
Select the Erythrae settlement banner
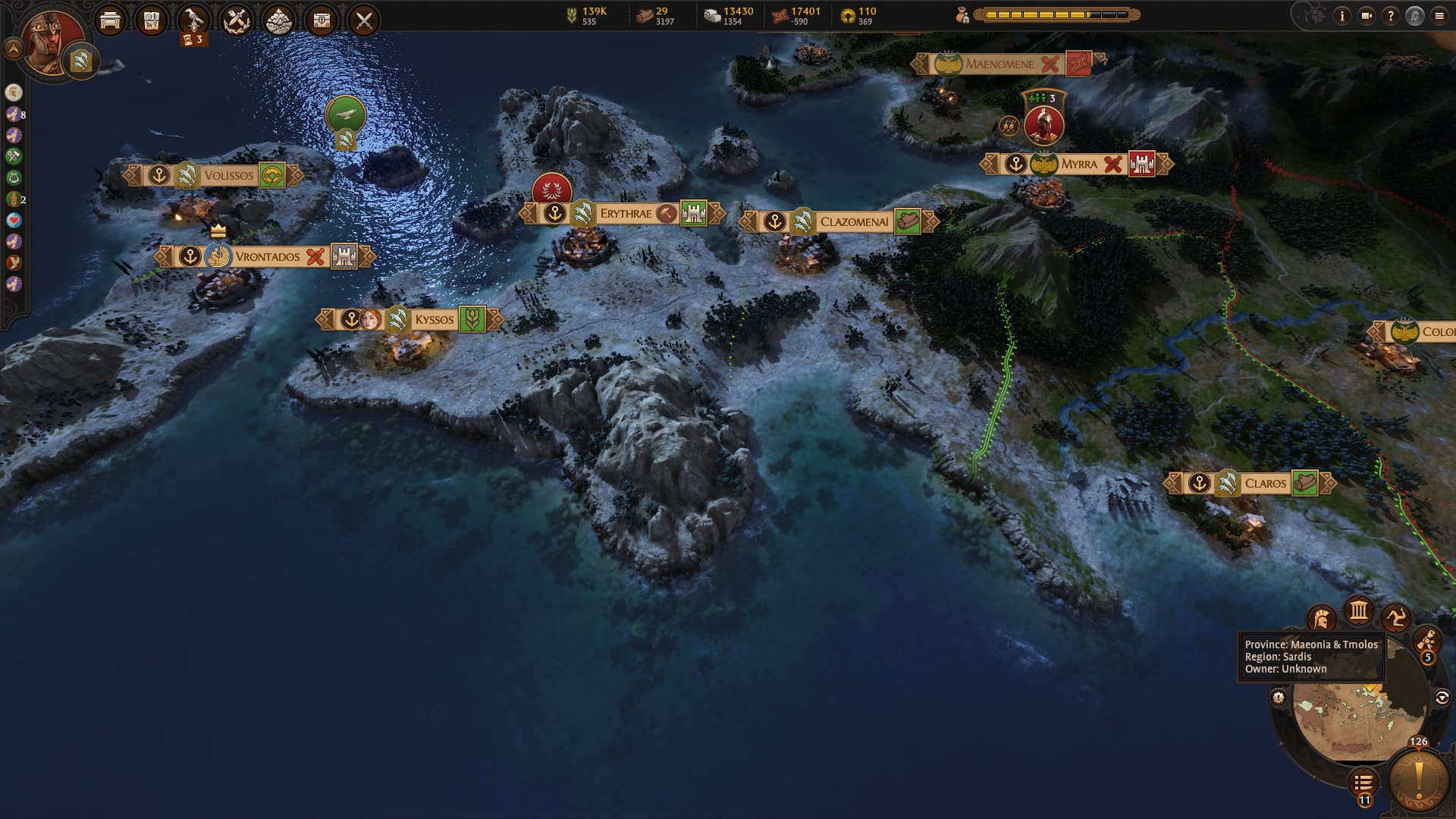(x=625, y=214)
